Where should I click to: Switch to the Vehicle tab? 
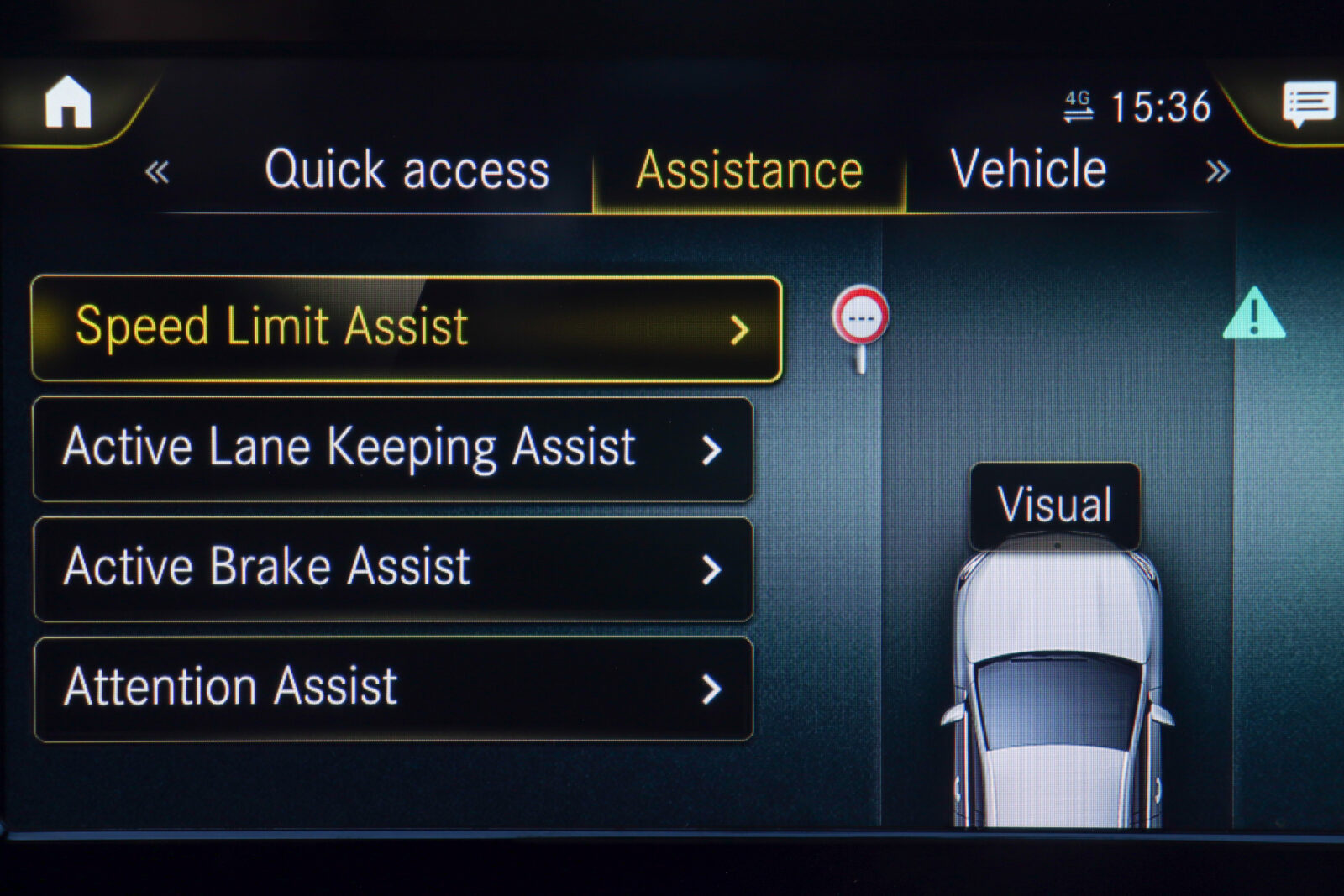tap(1028, 170)
